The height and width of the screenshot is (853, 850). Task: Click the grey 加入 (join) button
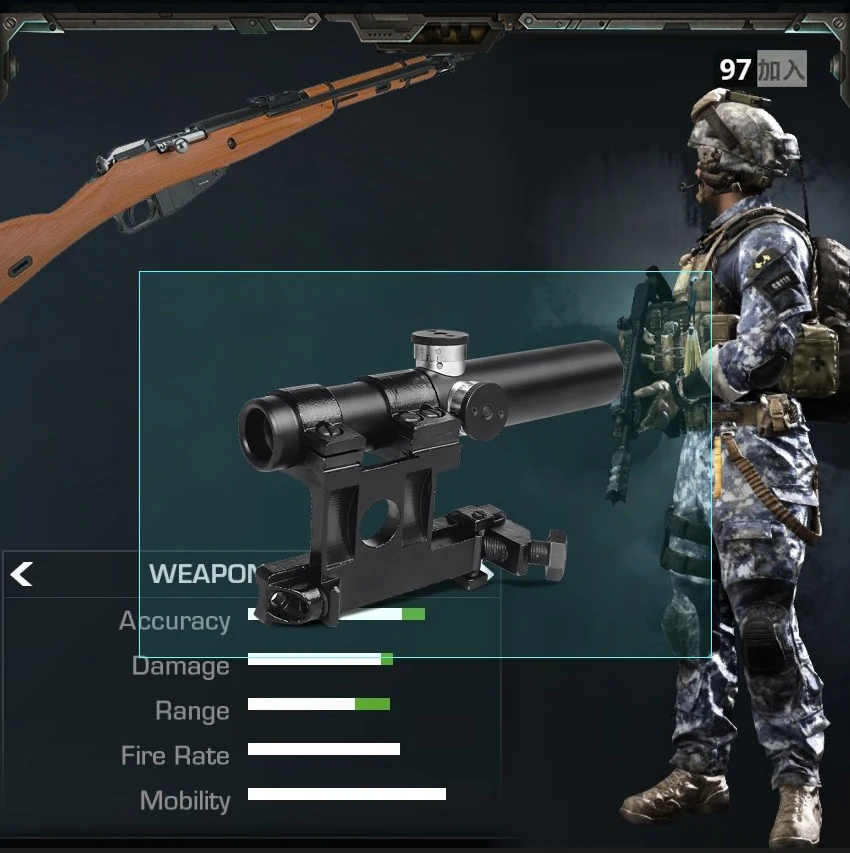click(x=780, y=69)
